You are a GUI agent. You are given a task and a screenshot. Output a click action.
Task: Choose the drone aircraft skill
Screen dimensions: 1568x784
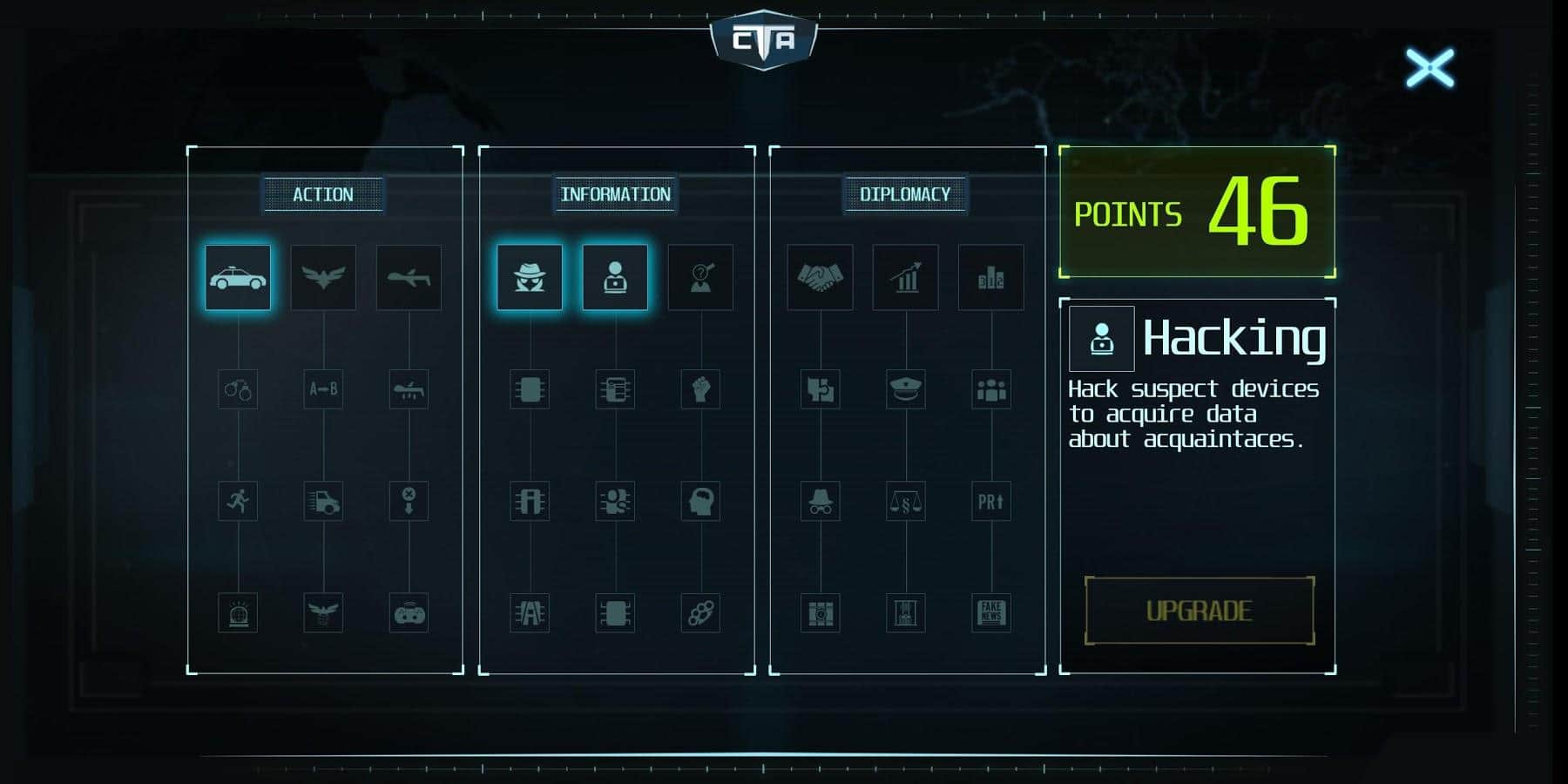coord(409,278)
